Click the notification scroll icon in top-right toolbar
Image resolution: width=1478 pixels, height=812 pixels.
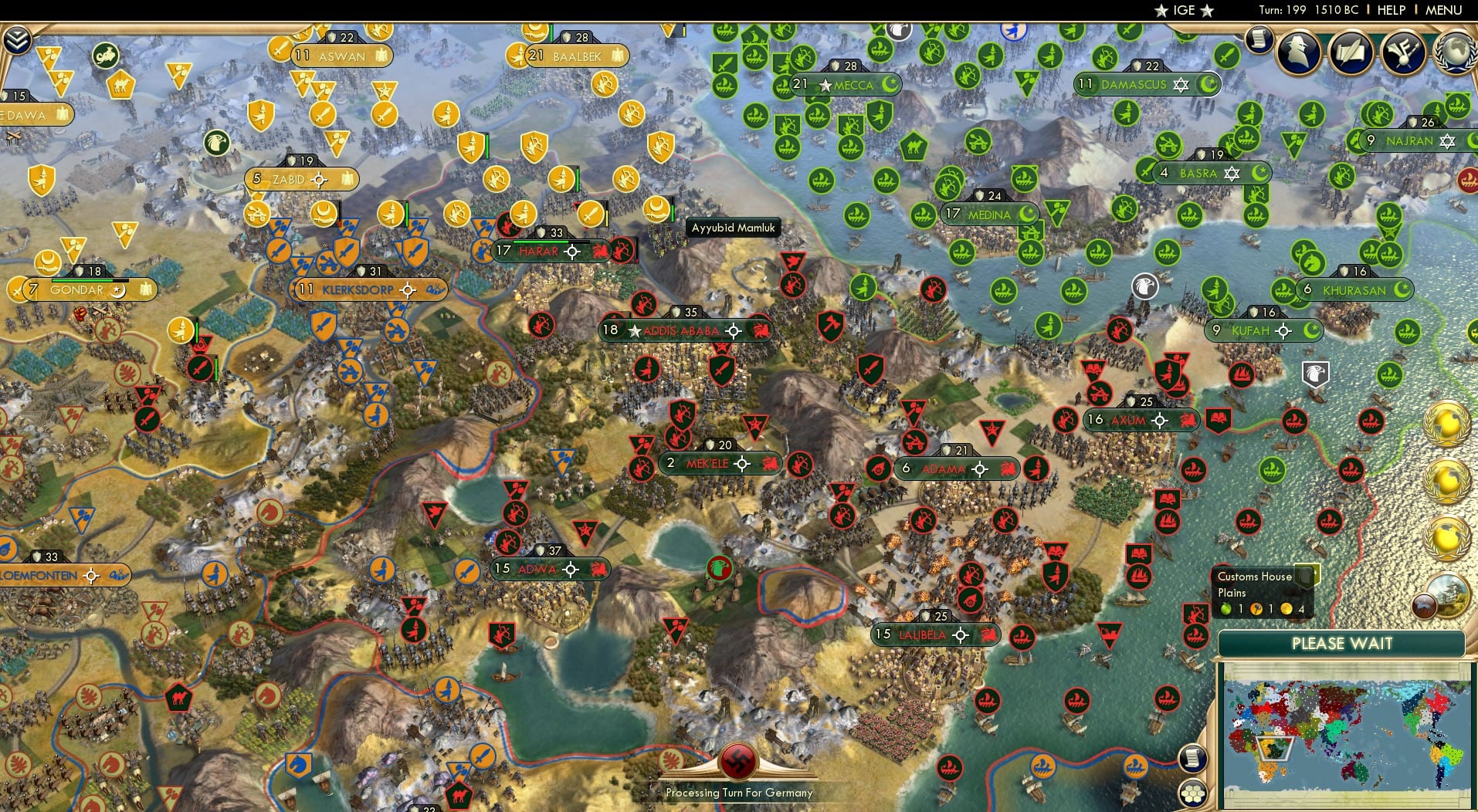tap(1259, 39)
